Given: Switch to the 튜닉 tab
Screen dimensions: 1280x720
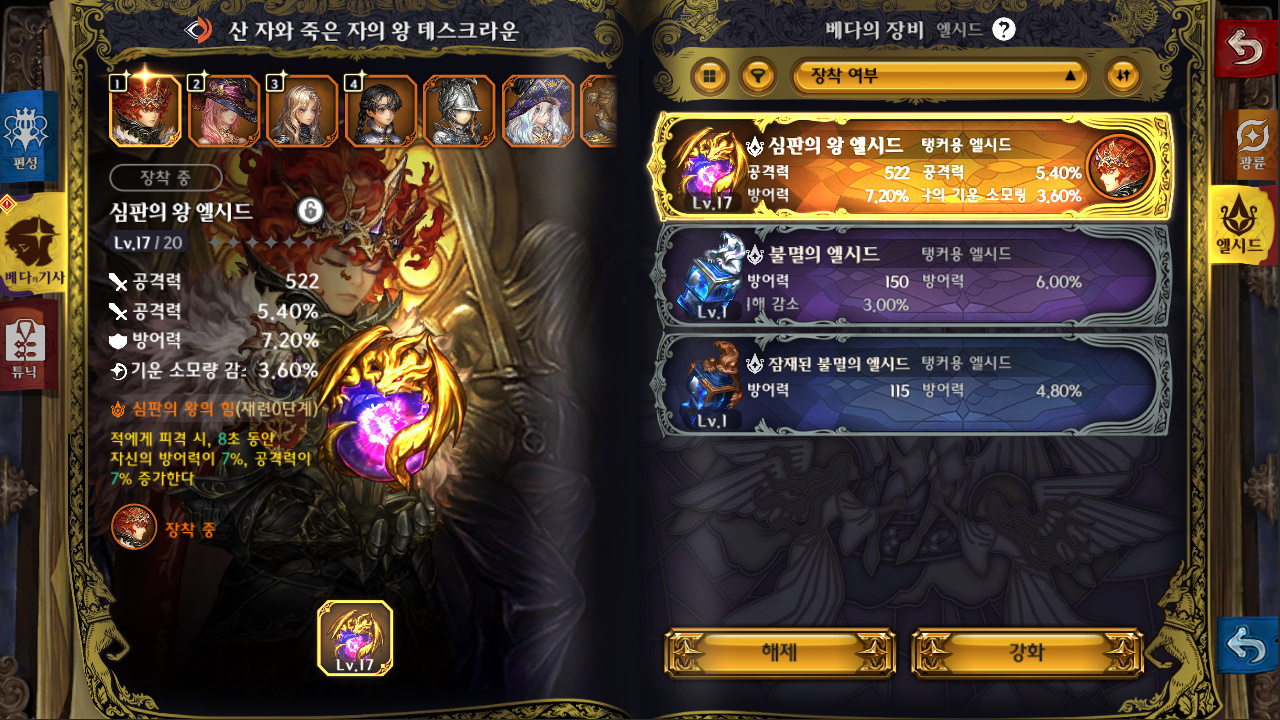Looking at the screenshot, I should (x=28, y=347).
